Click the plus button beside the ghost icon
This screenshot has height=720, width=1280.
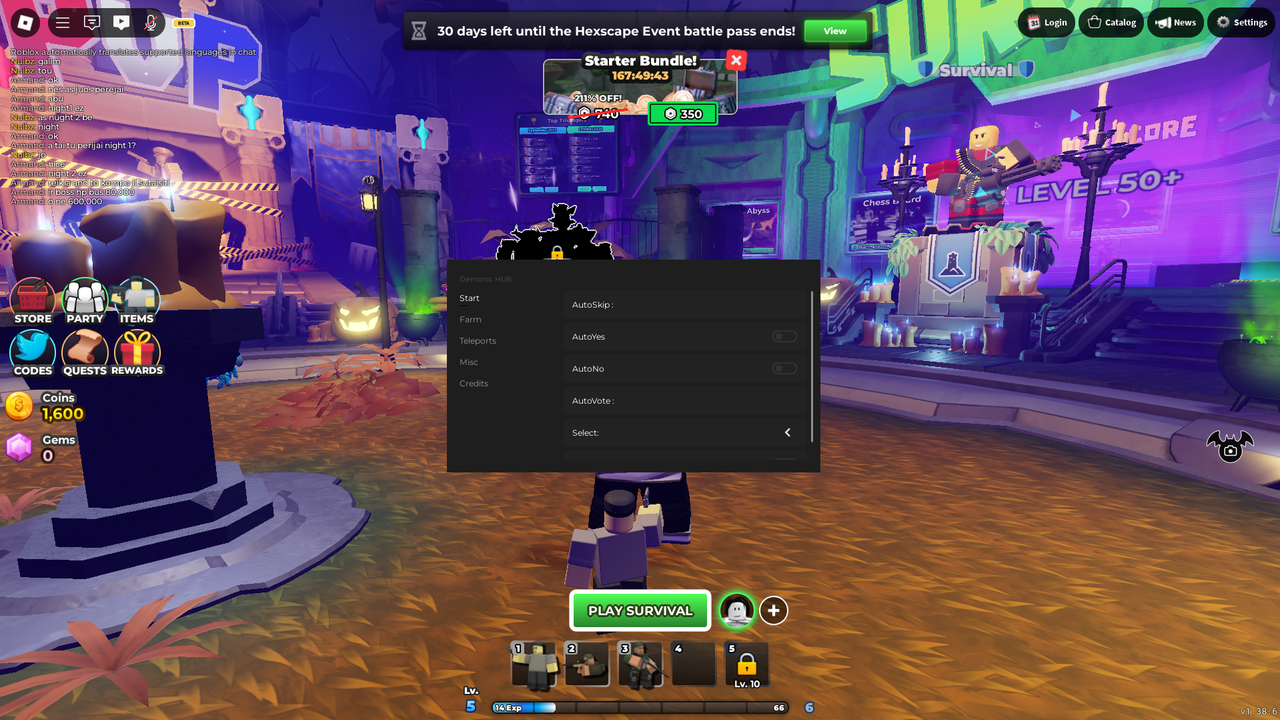coord(773,610)
